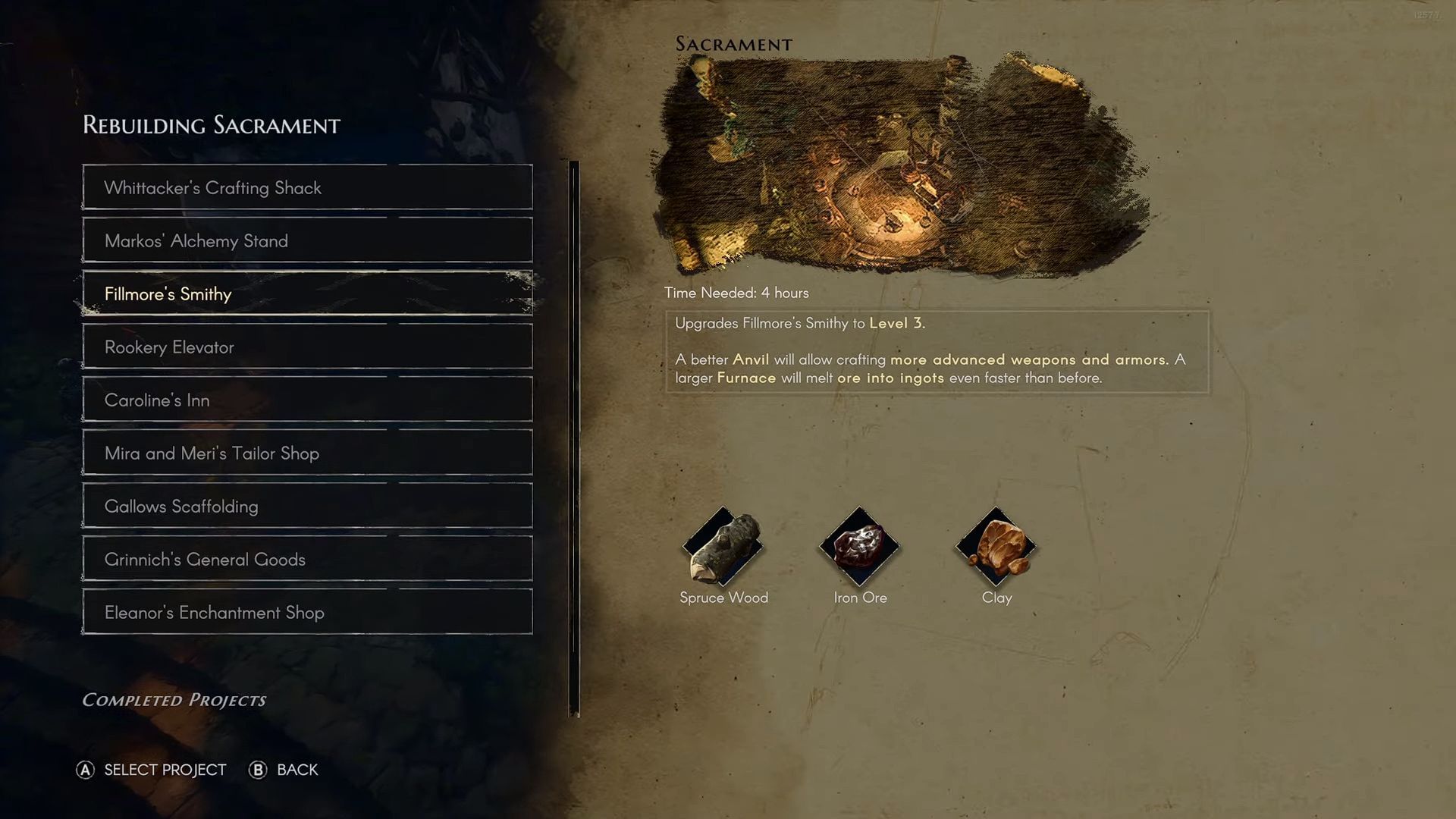Viewport: 1456px width, 819px height.
Task: Select Whittacker's Crafting Shack project
Action: tap(307, 187)
